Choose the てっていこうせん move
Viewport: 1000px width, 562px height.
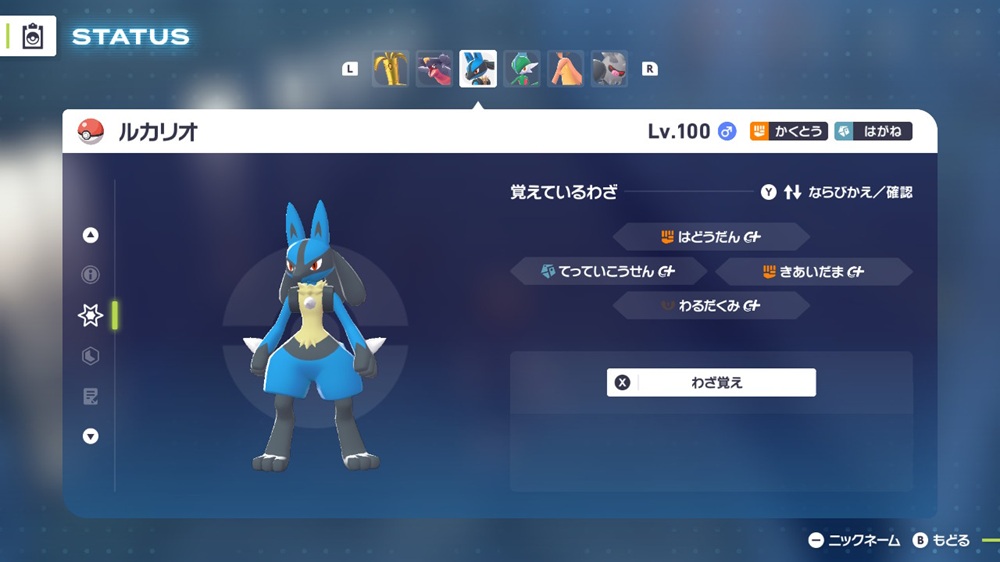pyautogui.click(x=609, y=271)
